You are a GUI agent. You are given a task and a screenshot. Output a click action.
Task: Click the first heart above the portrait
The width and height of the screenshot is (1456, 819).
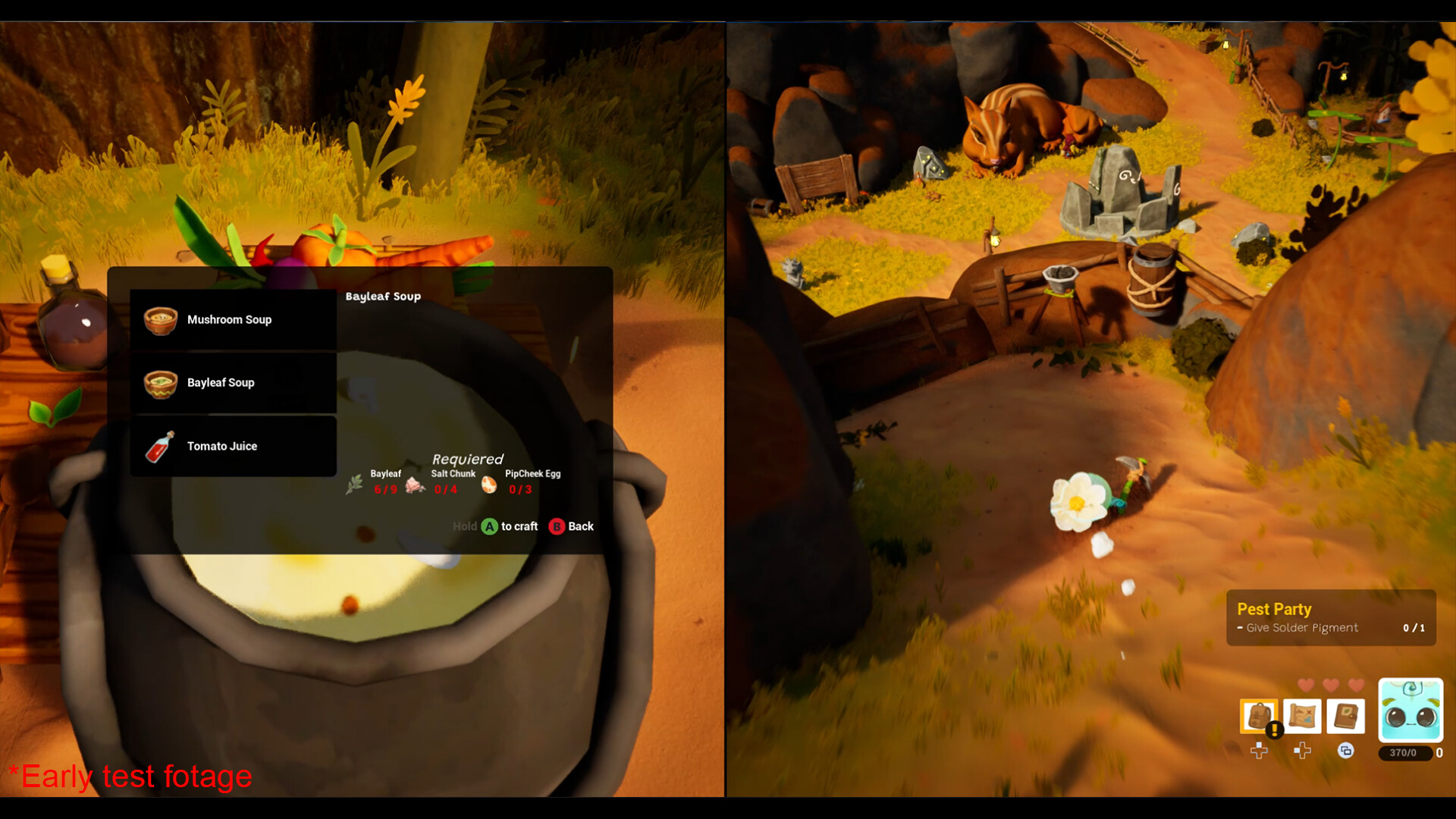pyautogui.click(x=1305, y=685)
